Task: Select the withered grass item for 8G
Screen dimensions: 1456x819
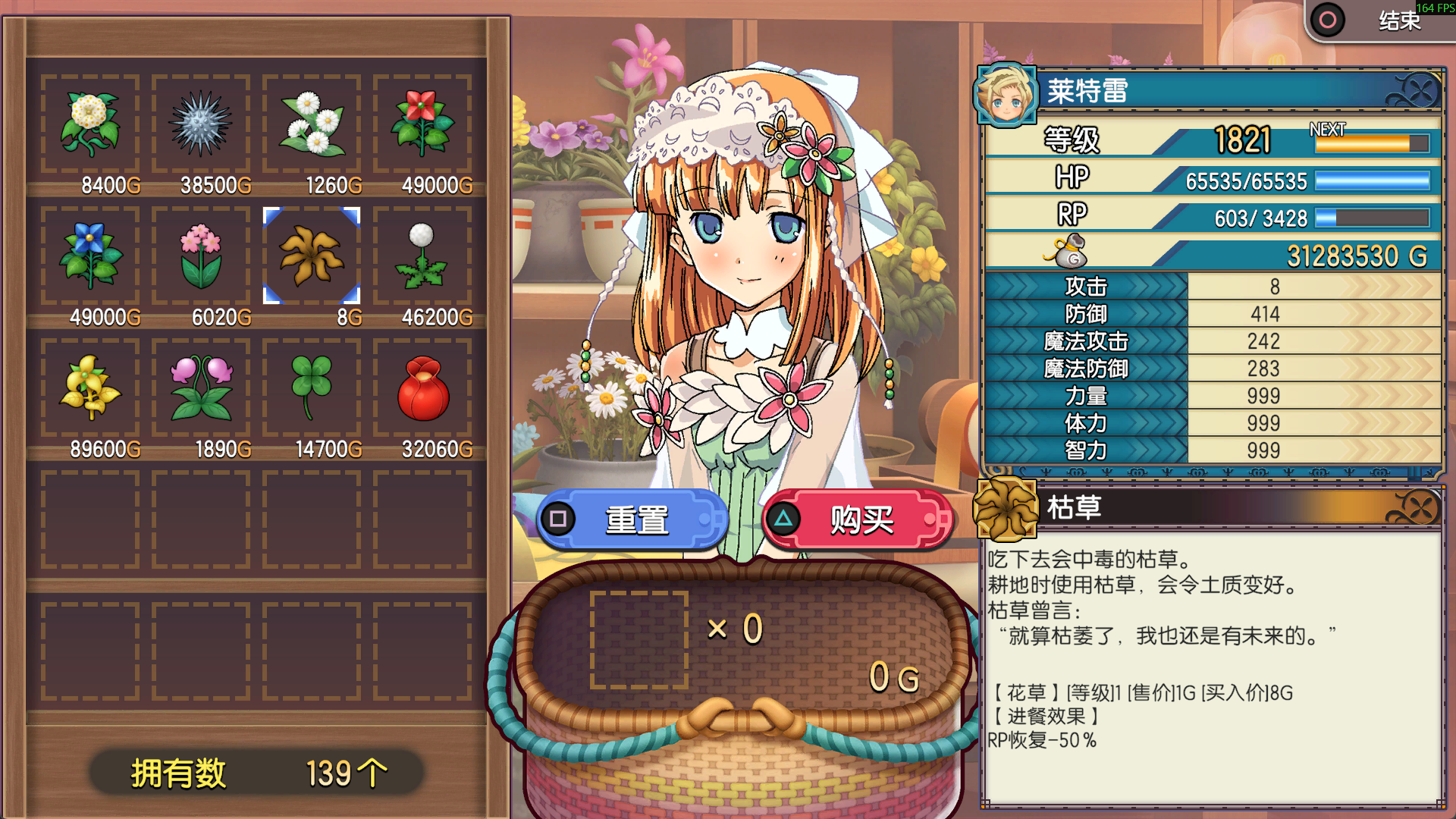Action: (312, 256)
